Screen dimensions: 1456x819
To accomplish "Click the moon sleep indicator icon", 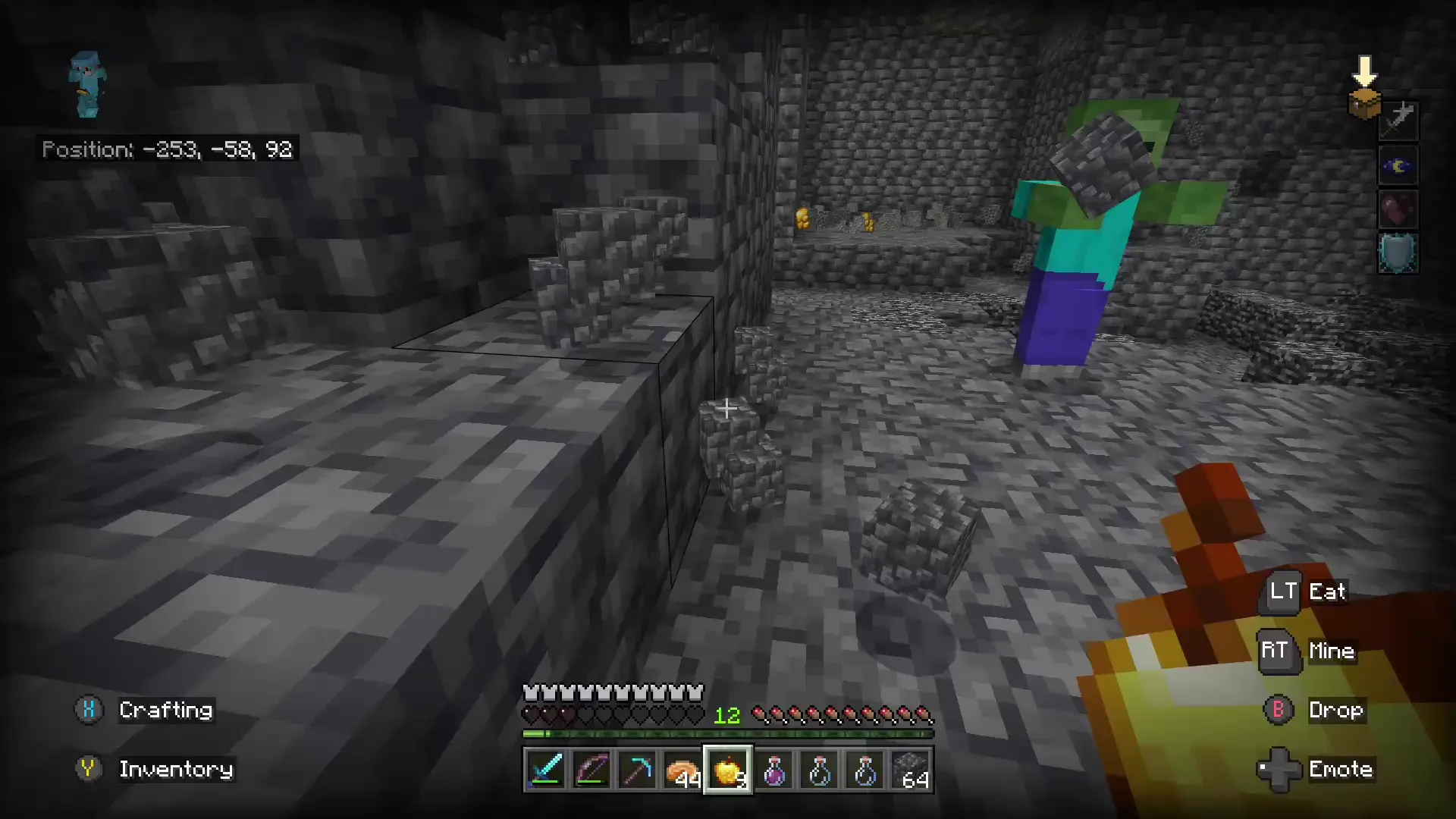I will coord(1398,165).
